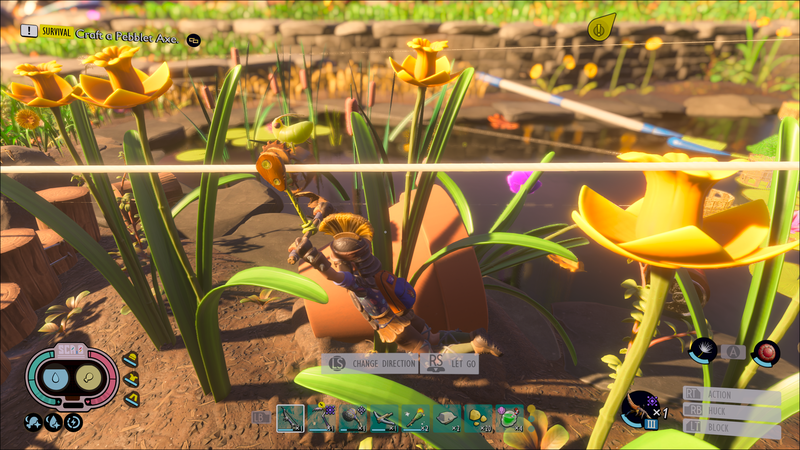Click the red round shield icon
This screenshot has width=800, height=450.
(x=766, y=351)
